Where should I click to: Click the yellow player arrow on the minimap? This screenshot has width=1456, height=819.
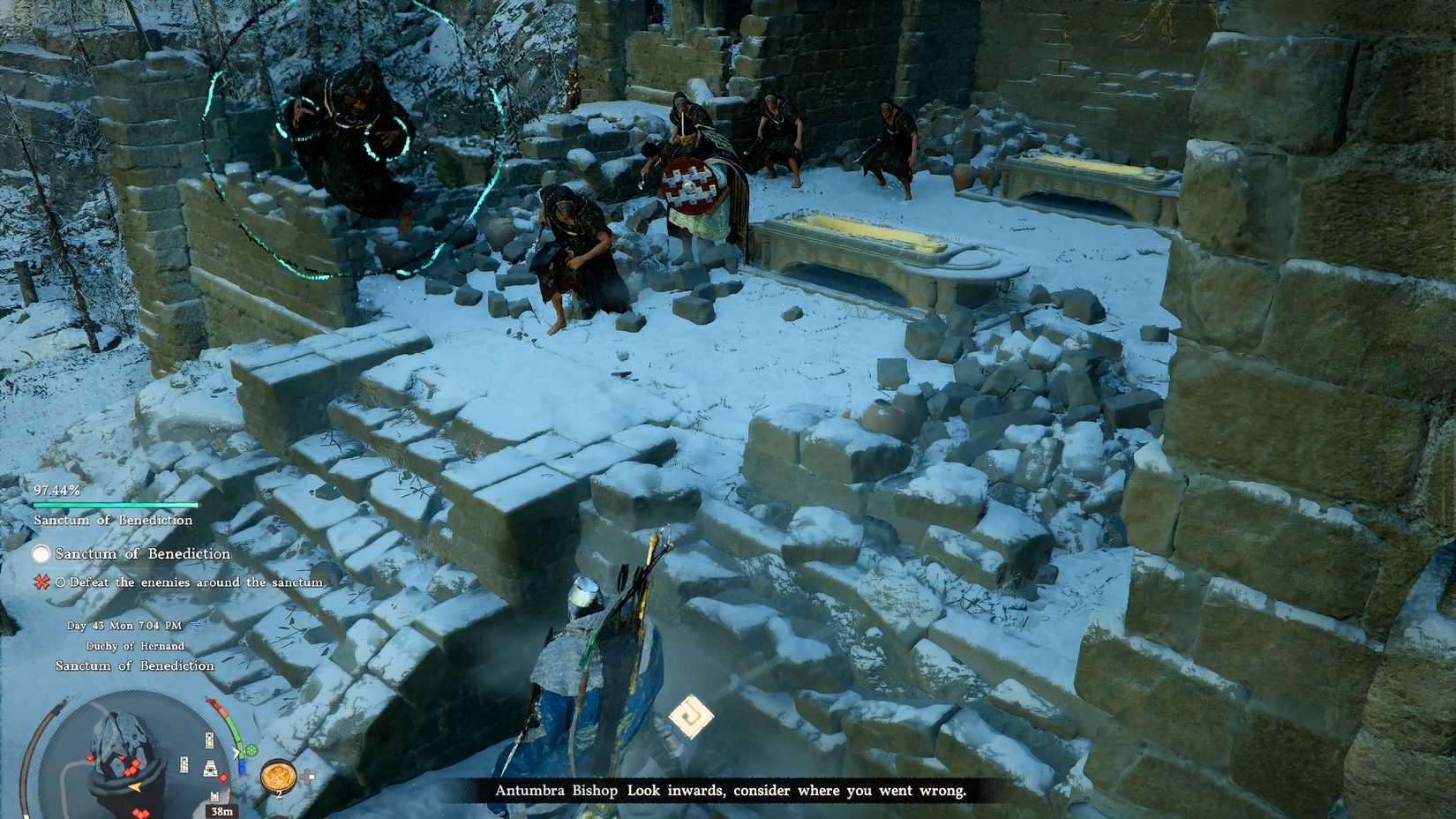(x=135, y=787)
